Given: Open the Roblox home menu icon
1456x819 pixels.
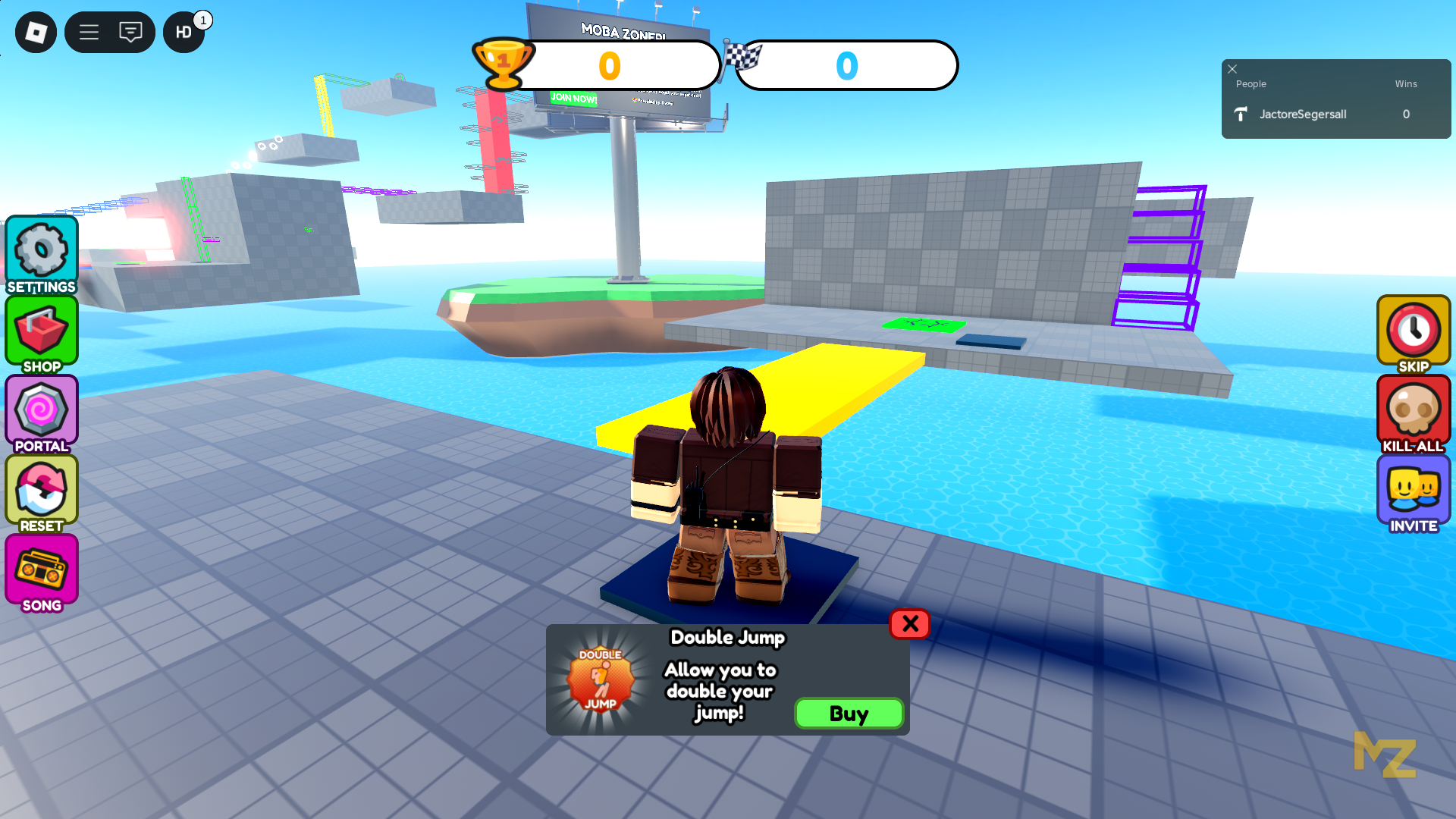Looking at the screenshot, I should coord(35,32).
